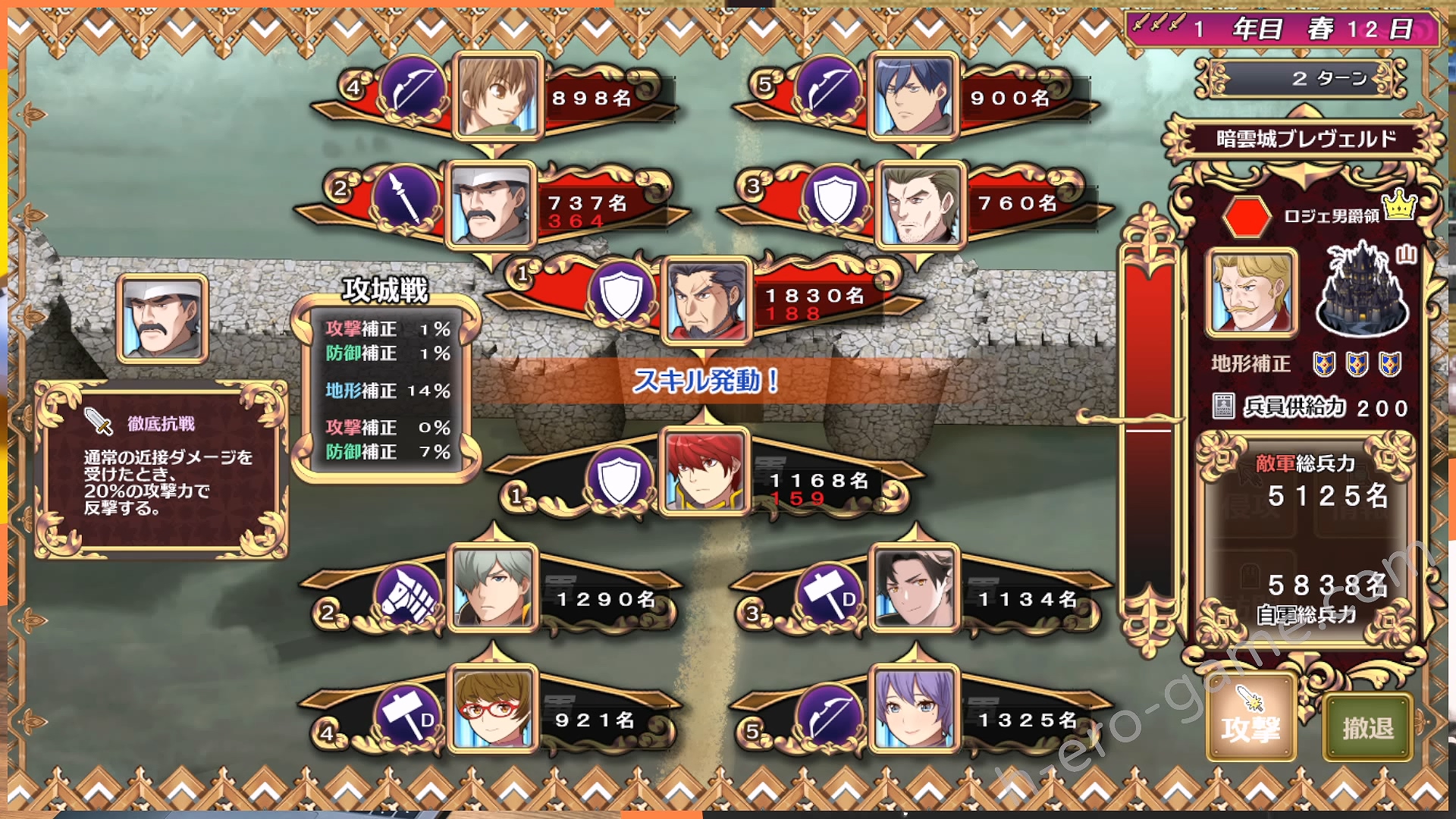Image resolution: width=1456 pixels, height=819 pixels.
Task: Click the 暗雲城ブレヴェルド location banner
Action: point(1305,139)
